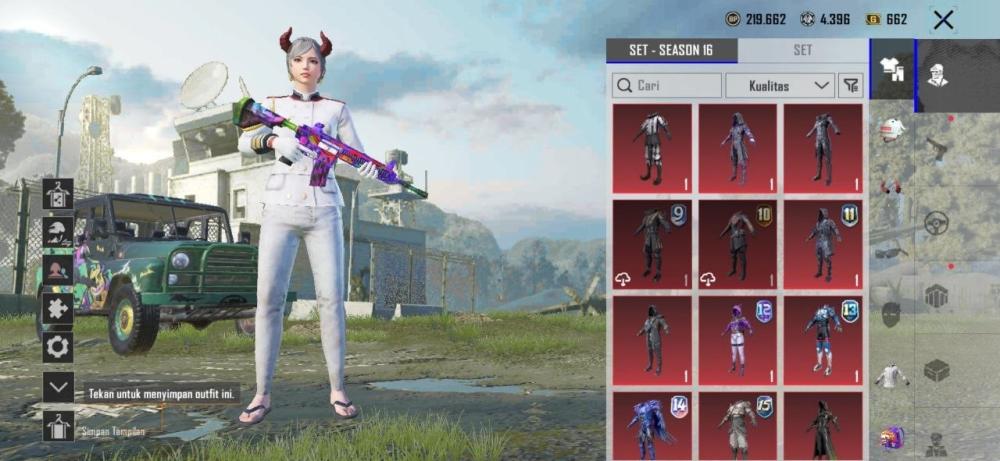Select the outfit with badge 15
1000x461 pixels.
[x=737, y=425]
